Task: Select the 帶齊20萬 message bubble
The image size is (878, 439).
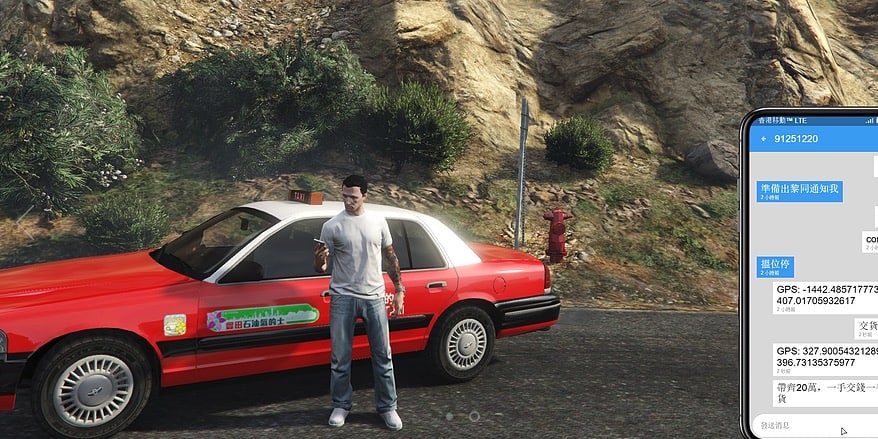Action: click(825, 393)
